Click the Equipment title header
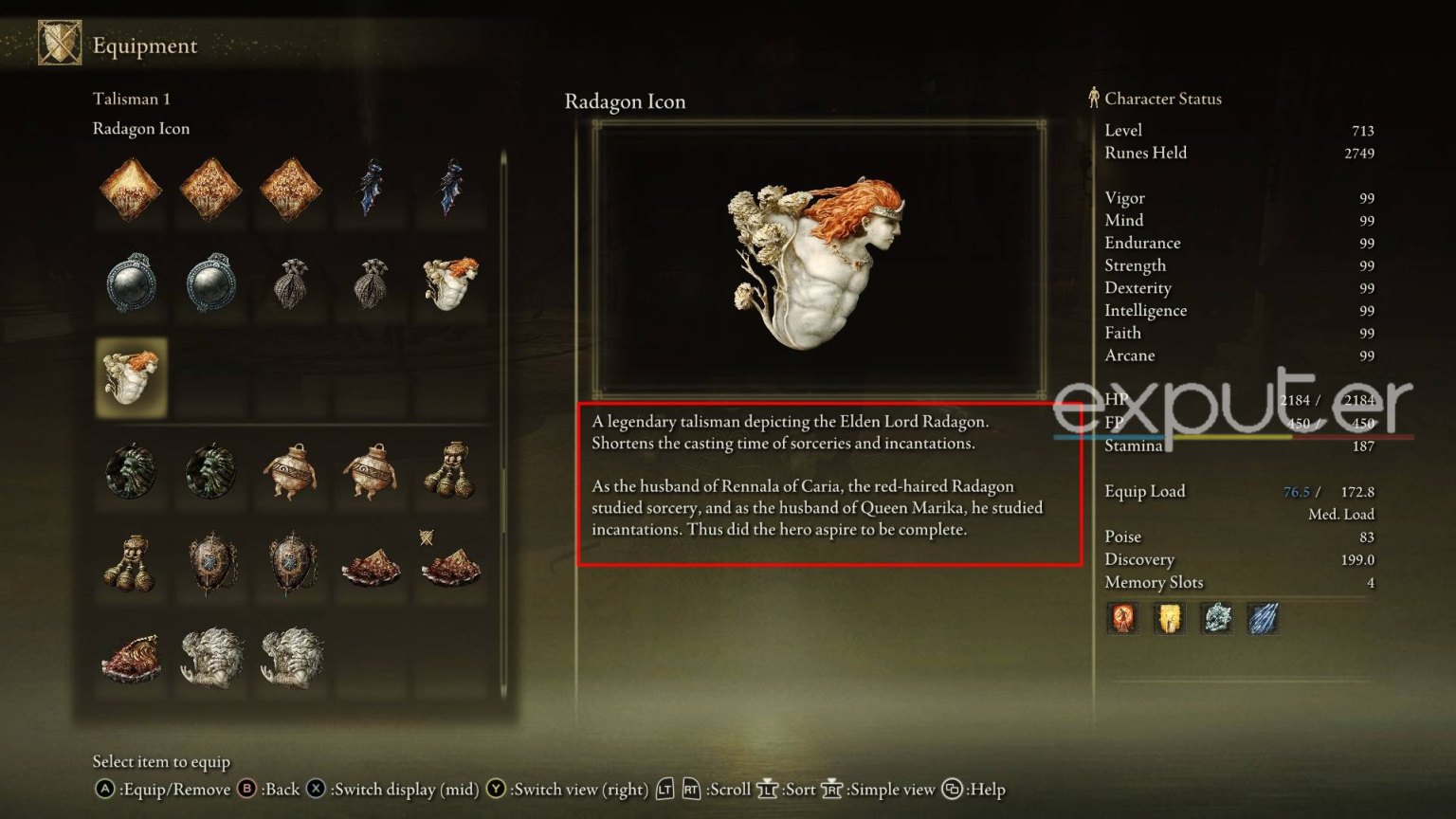The height and width of the screenshot is (819, 1456). coord(144,45)
